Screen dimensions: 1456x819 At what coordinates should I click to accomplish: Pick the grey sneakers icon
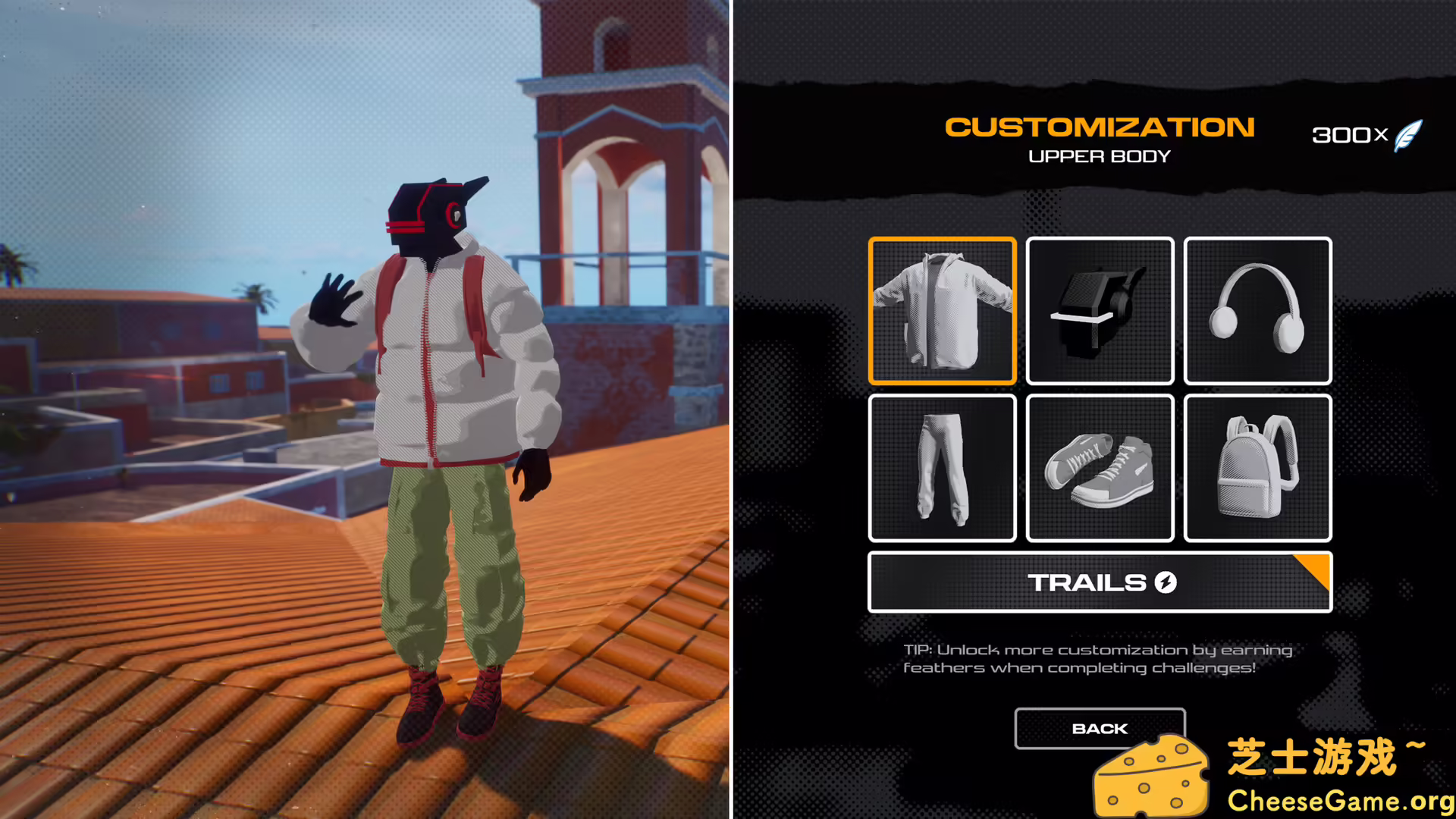(1100, 468)
